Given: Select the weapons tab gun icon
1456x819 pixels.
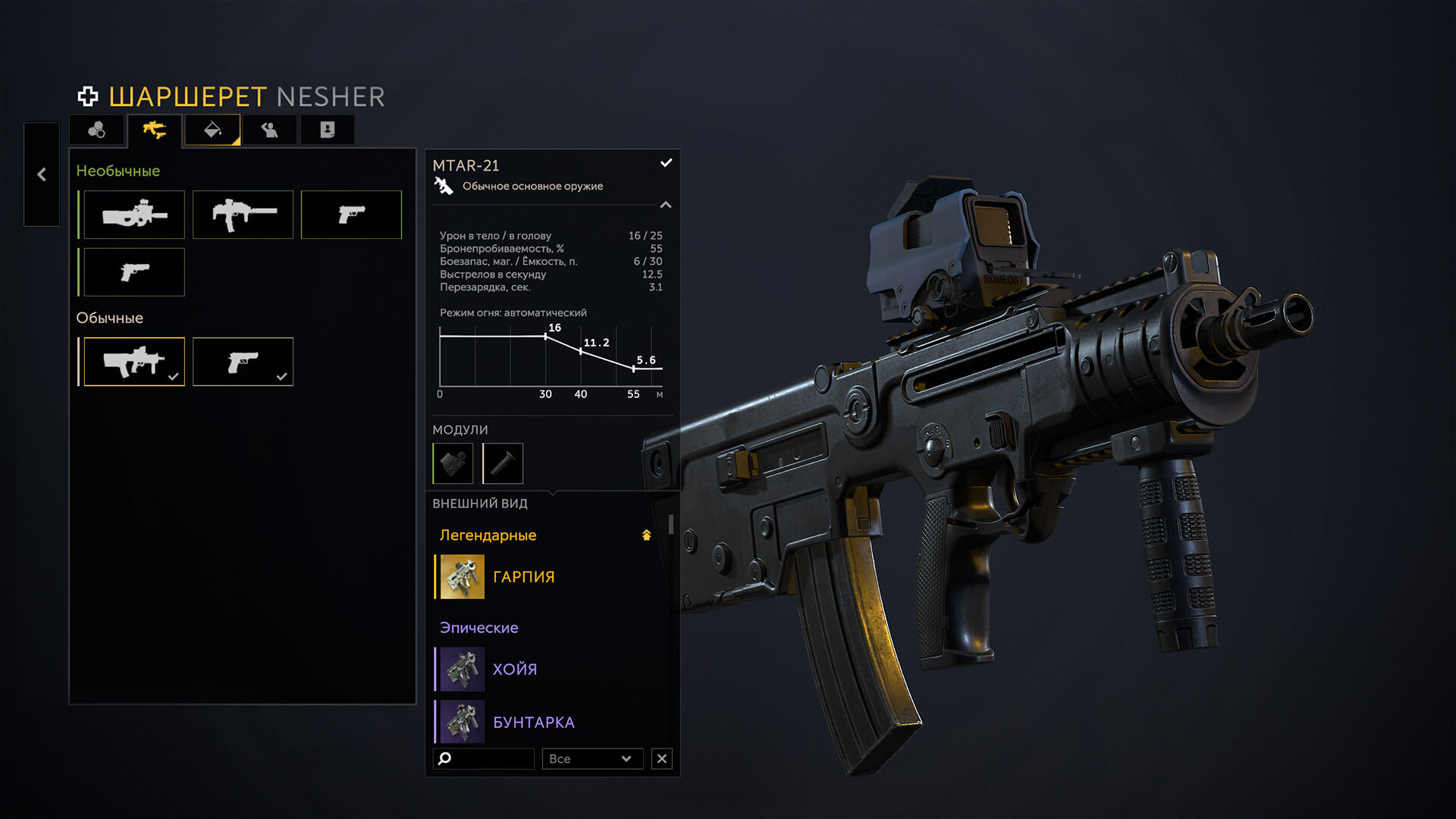Looking at the screenshot, I should 155,130.
